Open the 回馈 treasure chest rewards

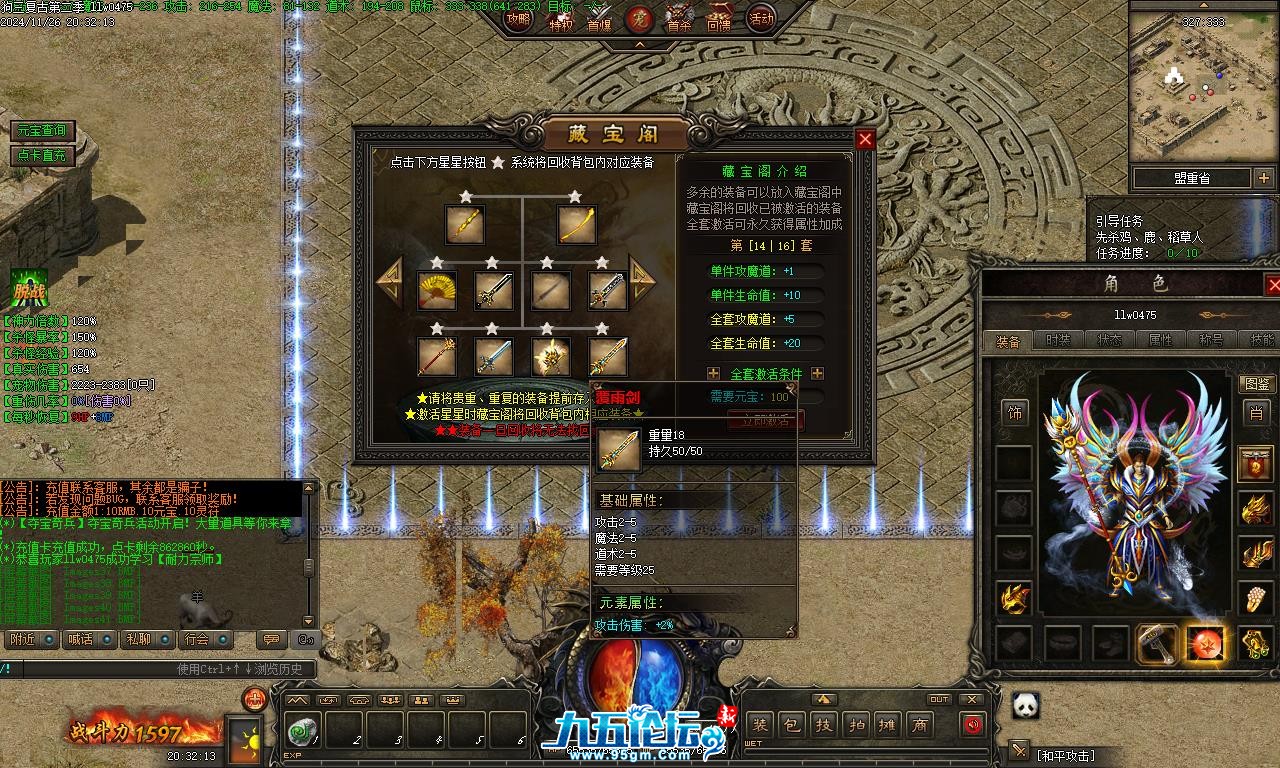click(x=719, y=18)
